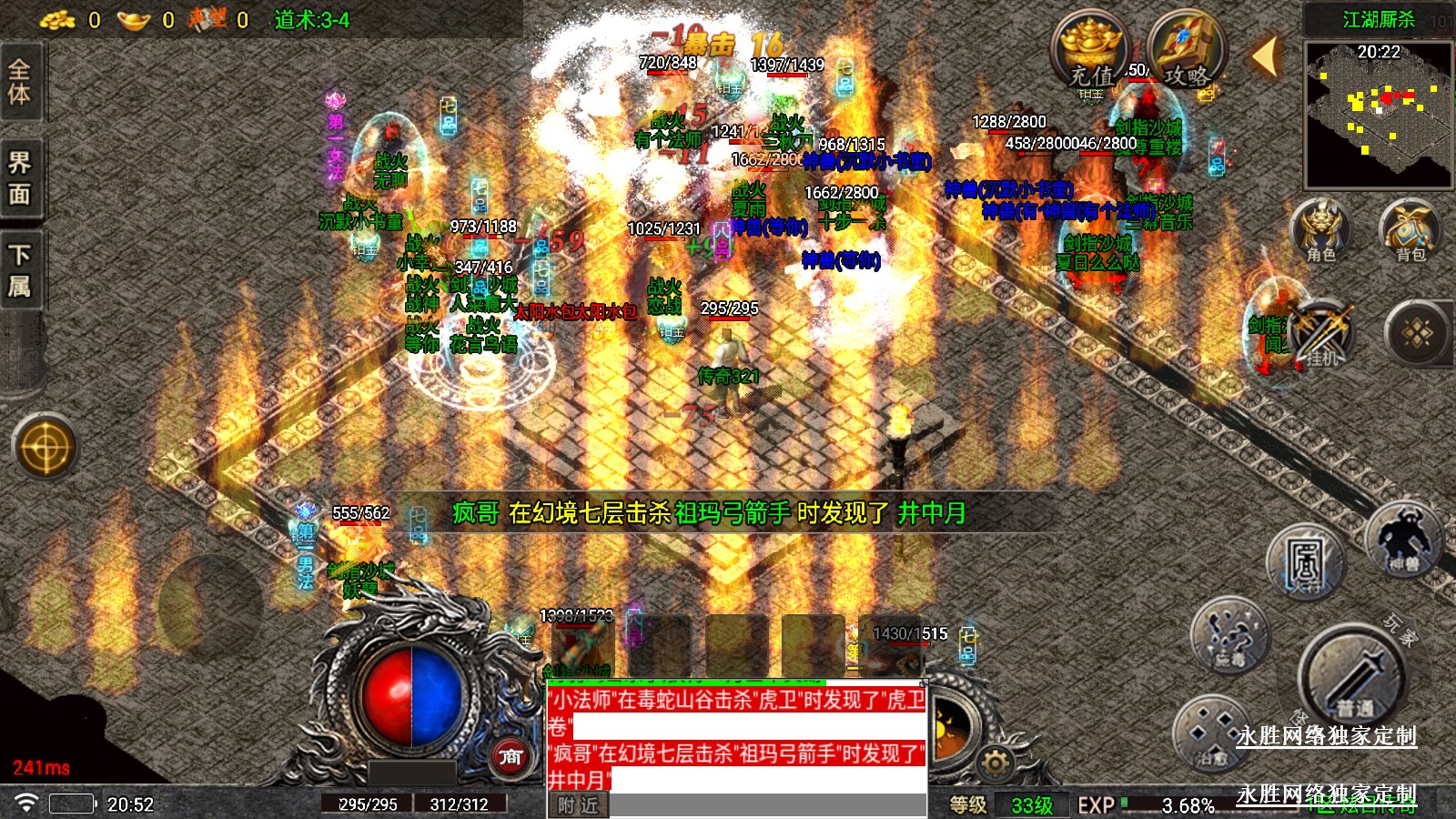
Task: Toggle 挂机 auto-battle with the crossed swords
Action: pos(1321,334)
